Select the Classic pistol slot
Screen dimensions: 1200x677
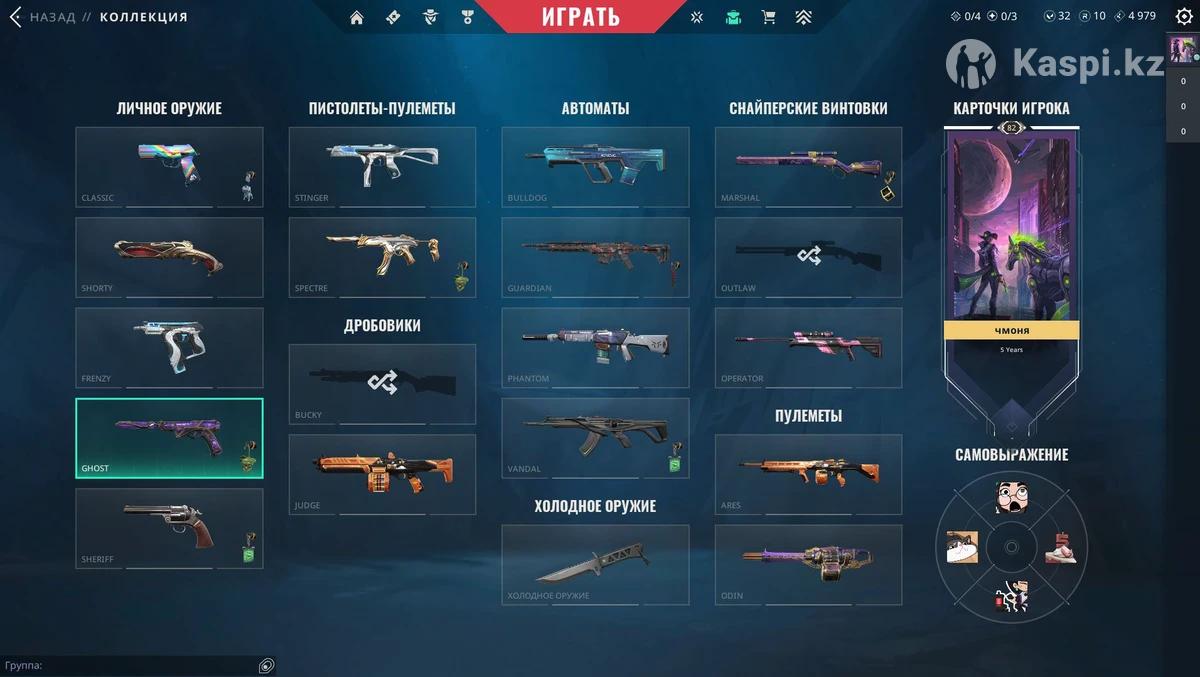pyautogui.click(x=169, y=167)
